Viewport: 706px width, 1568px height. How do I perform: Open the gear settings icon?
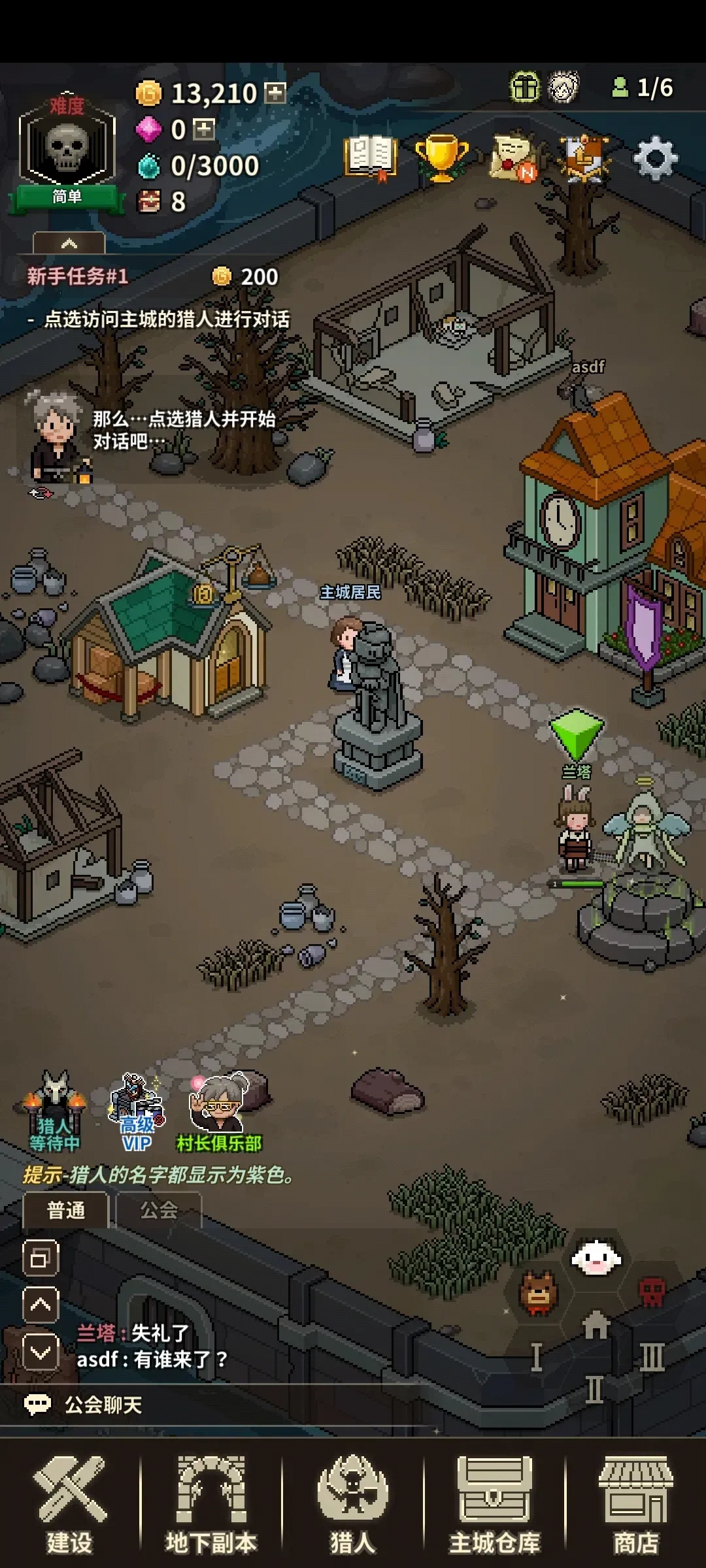(656, 159)
